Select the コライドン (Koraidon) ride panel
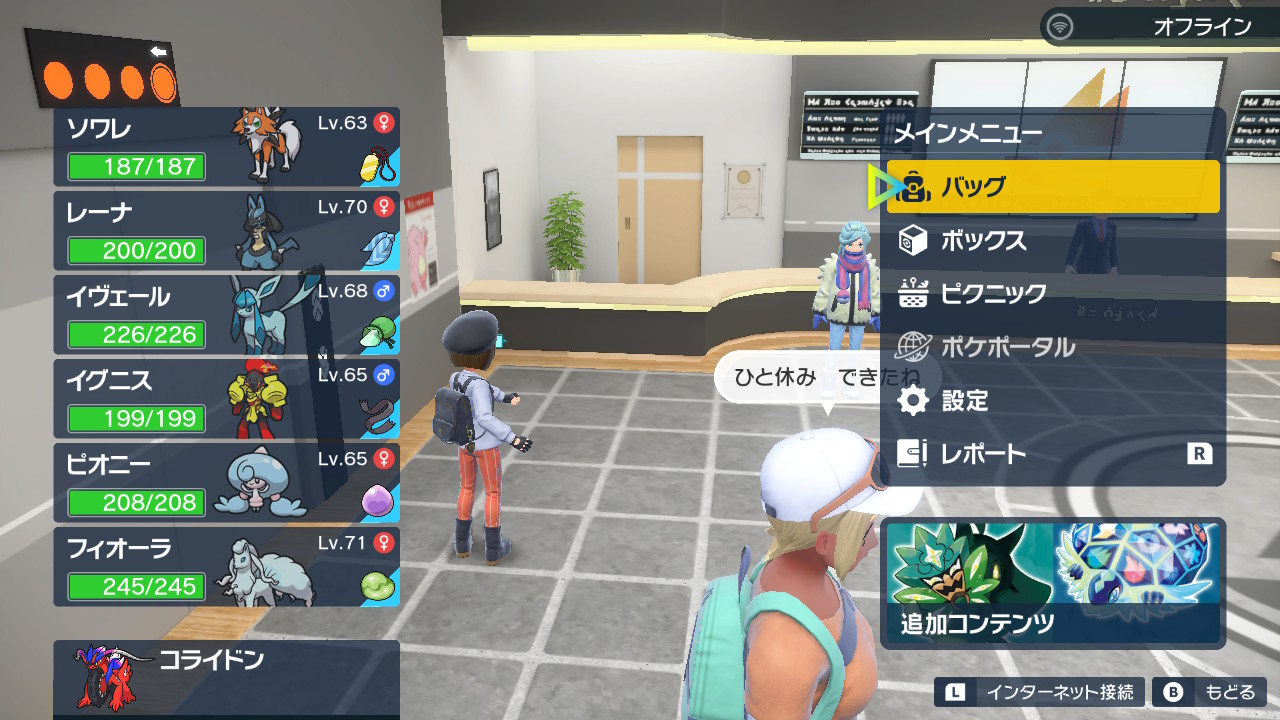This screenshot has width=1280, height=720. (226, 678)
